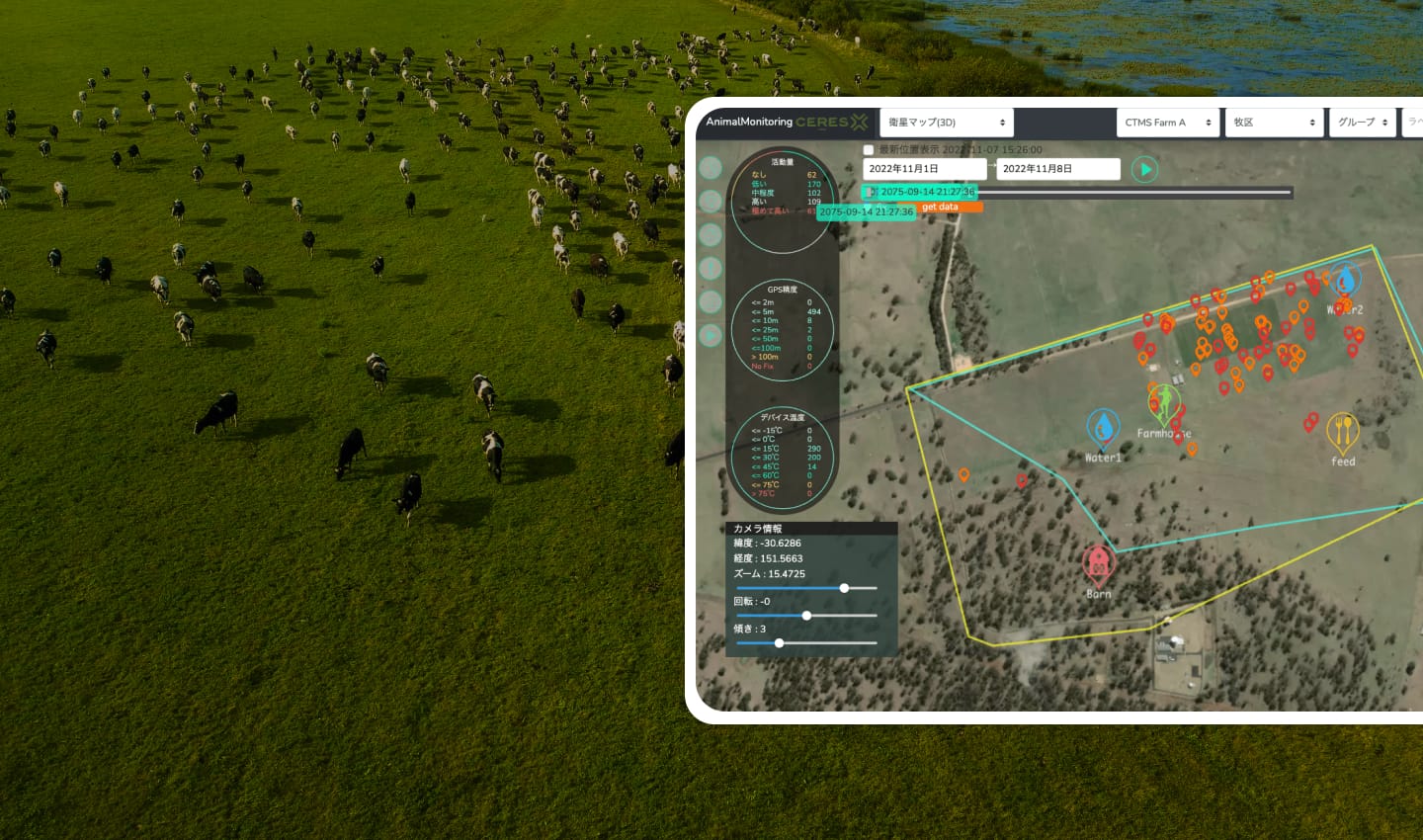Click the 傾き tilt slider handle
This screenshot has height=840, width=1423.
[779, 643]
